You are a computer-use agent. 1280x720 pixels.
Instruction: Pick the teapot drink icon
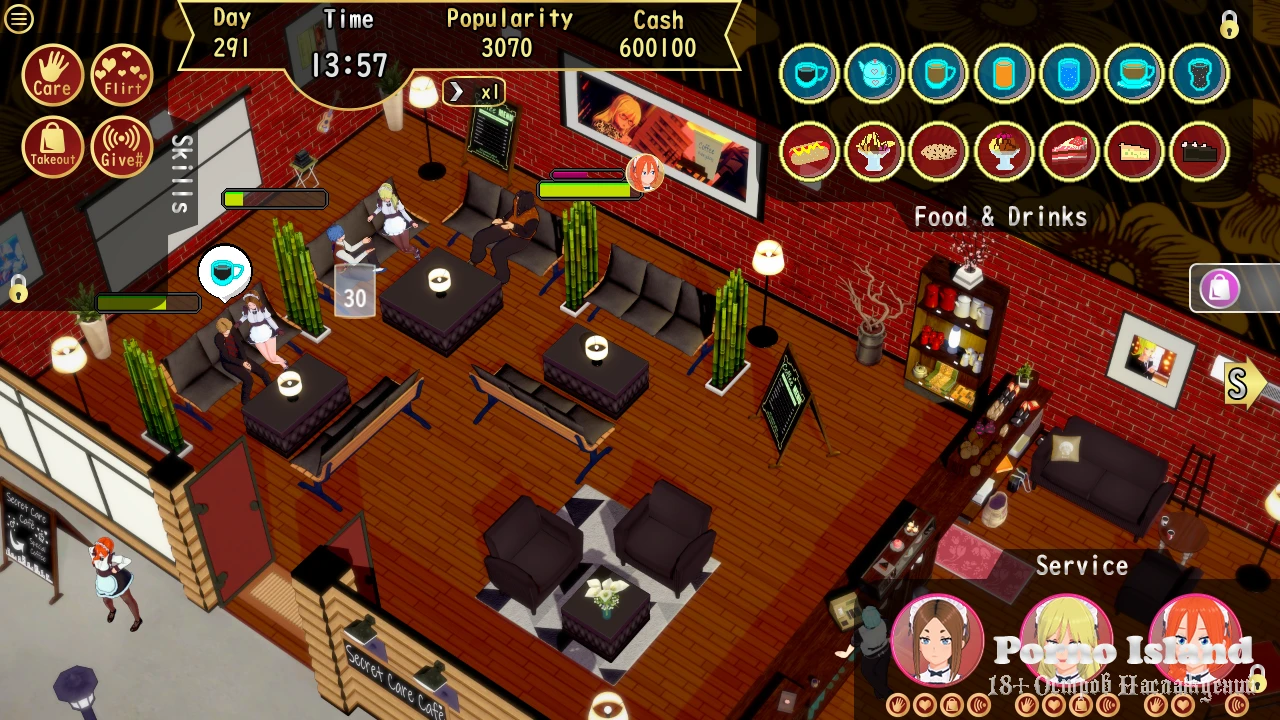click(874, 73)
